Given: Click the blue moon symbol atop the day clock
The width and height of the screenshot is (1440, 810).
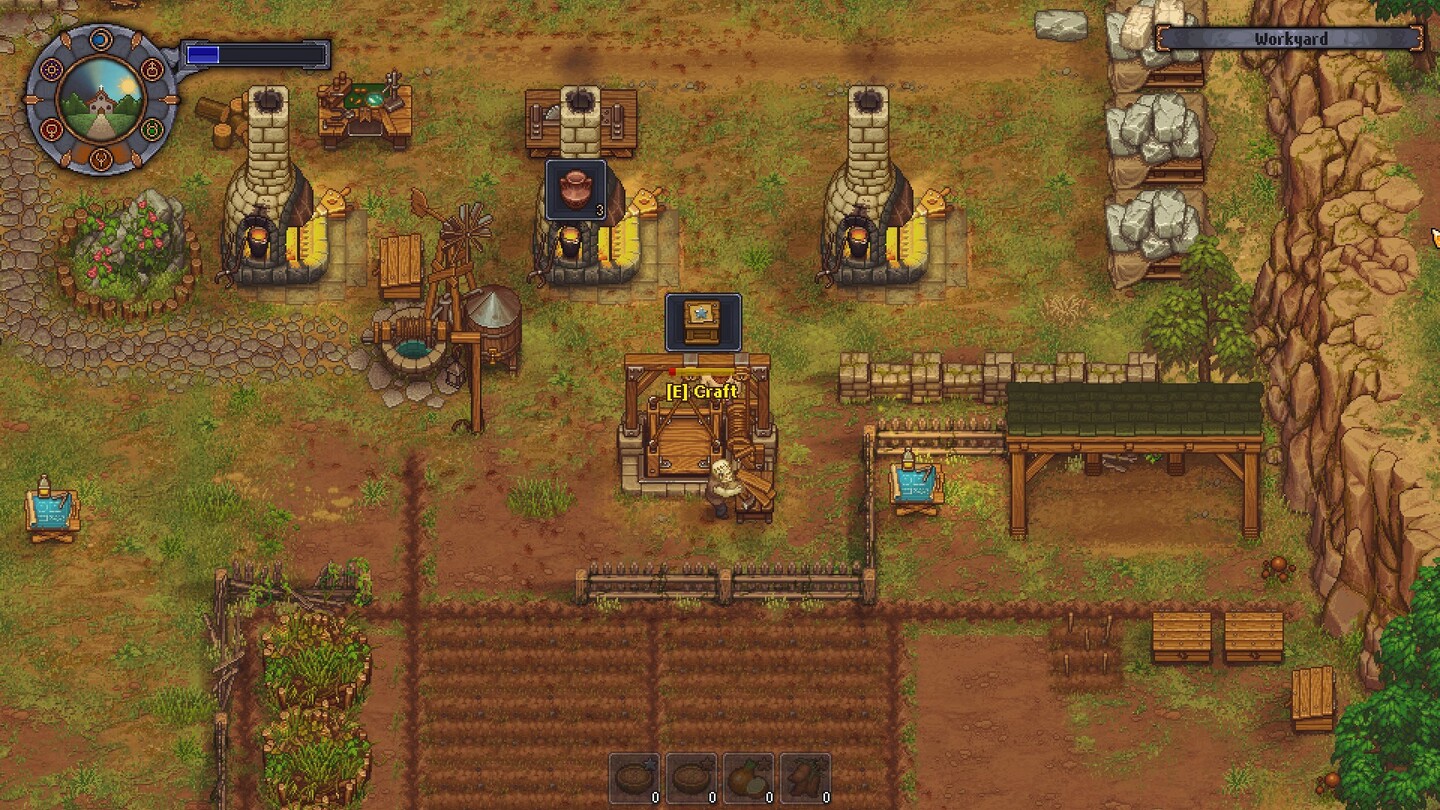Looking at the screenshot, I should point(102,38).
